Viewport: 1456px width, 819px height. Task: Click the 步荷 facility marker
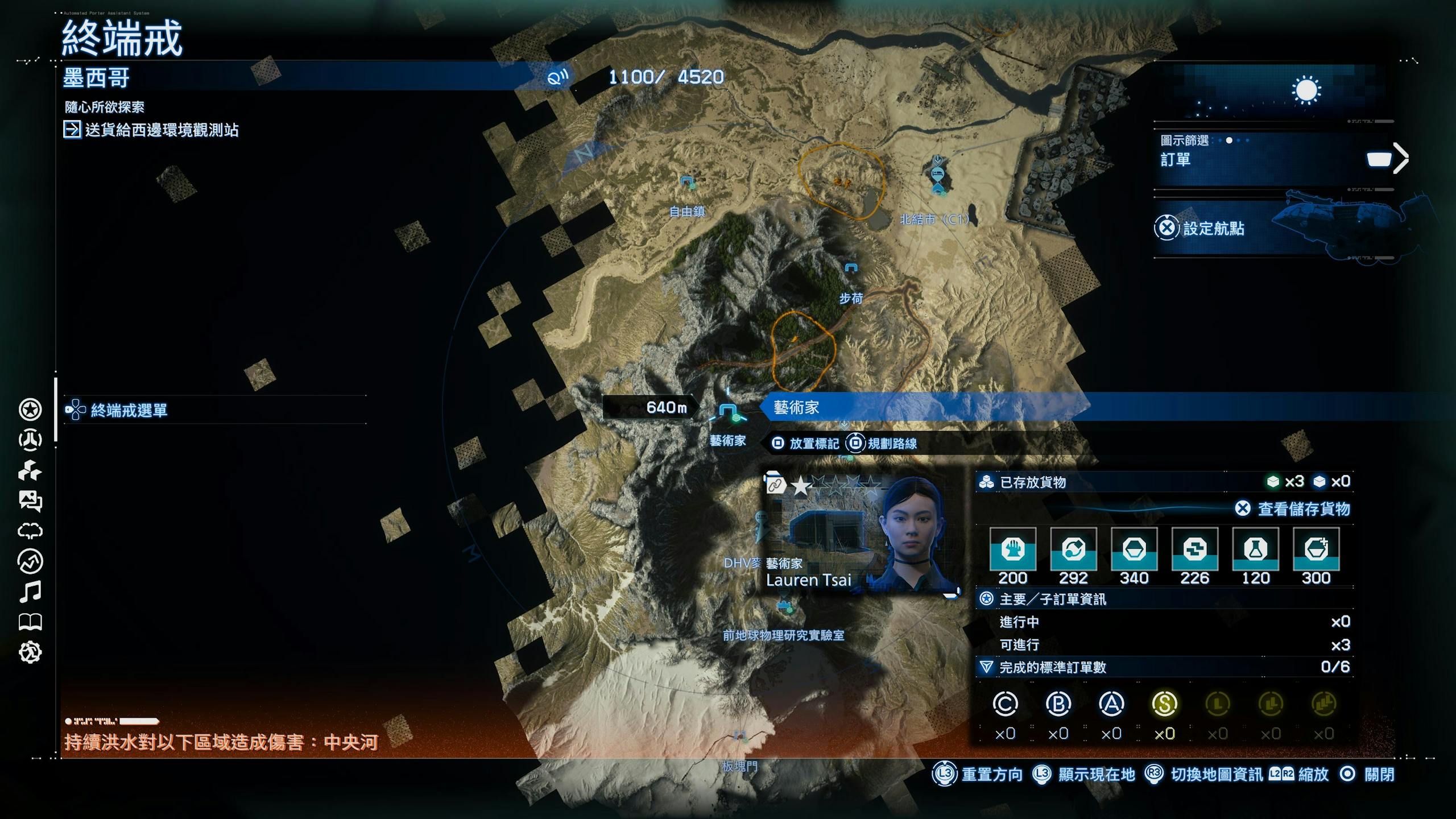click(x=851, y=268)
